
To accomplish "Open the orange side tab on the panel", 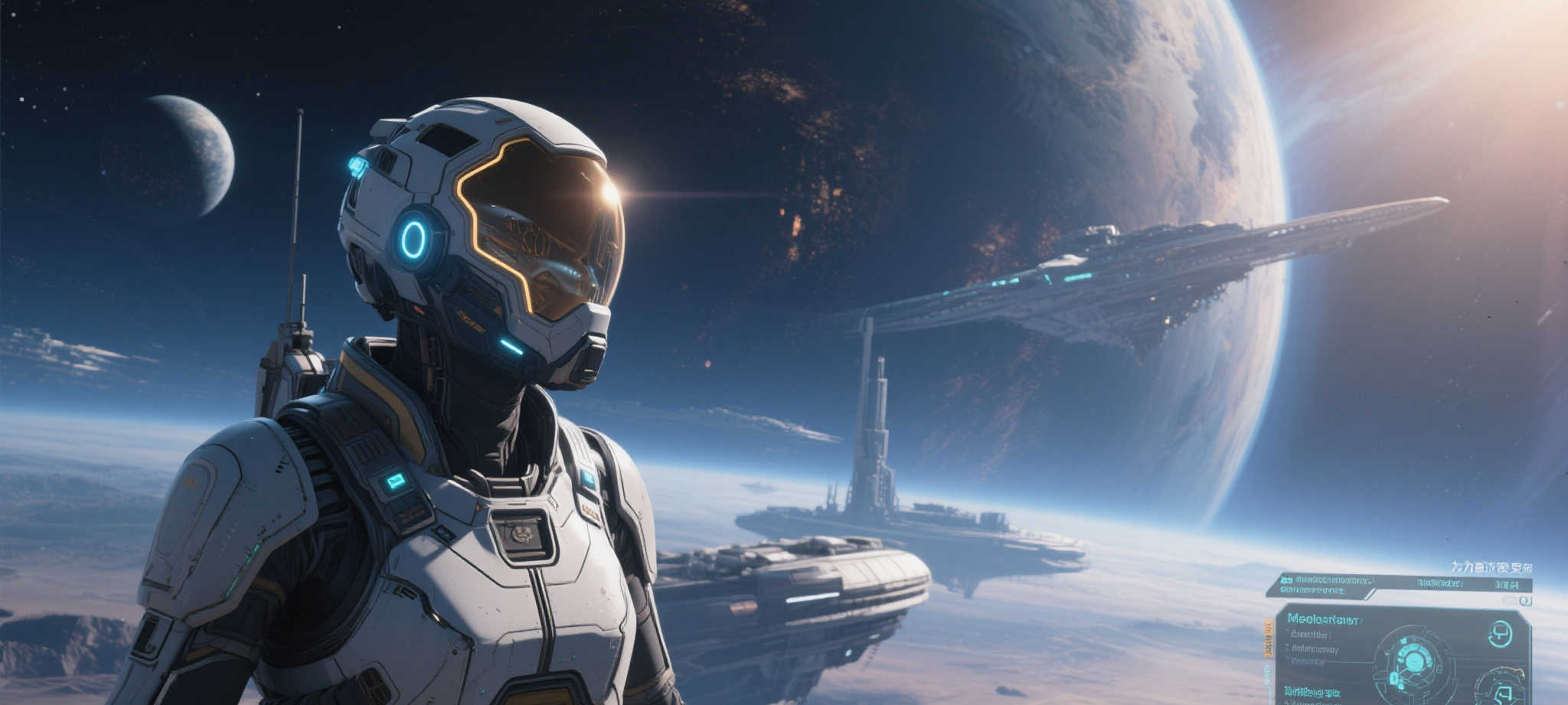I will [1269, 639].
